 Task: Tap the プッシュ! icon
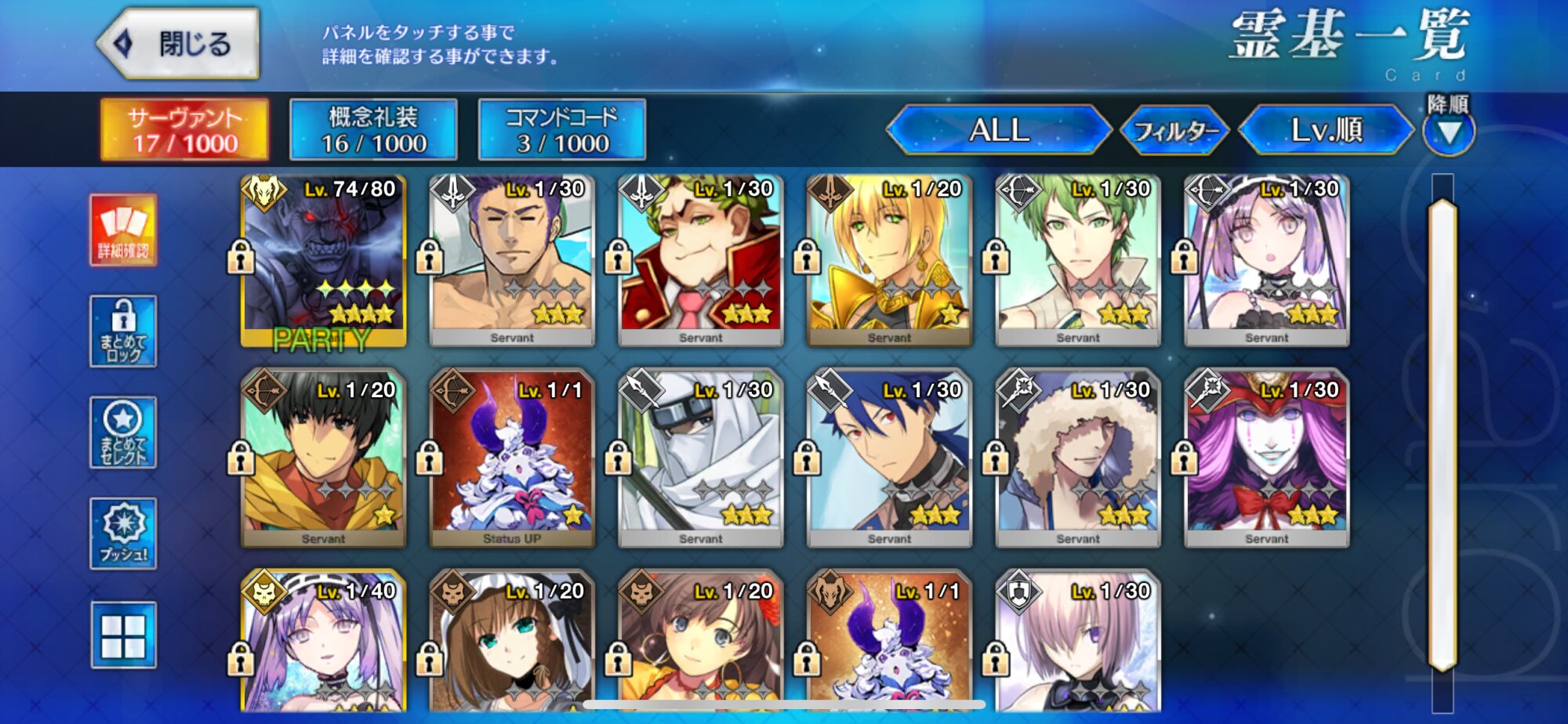coord(123,534)
